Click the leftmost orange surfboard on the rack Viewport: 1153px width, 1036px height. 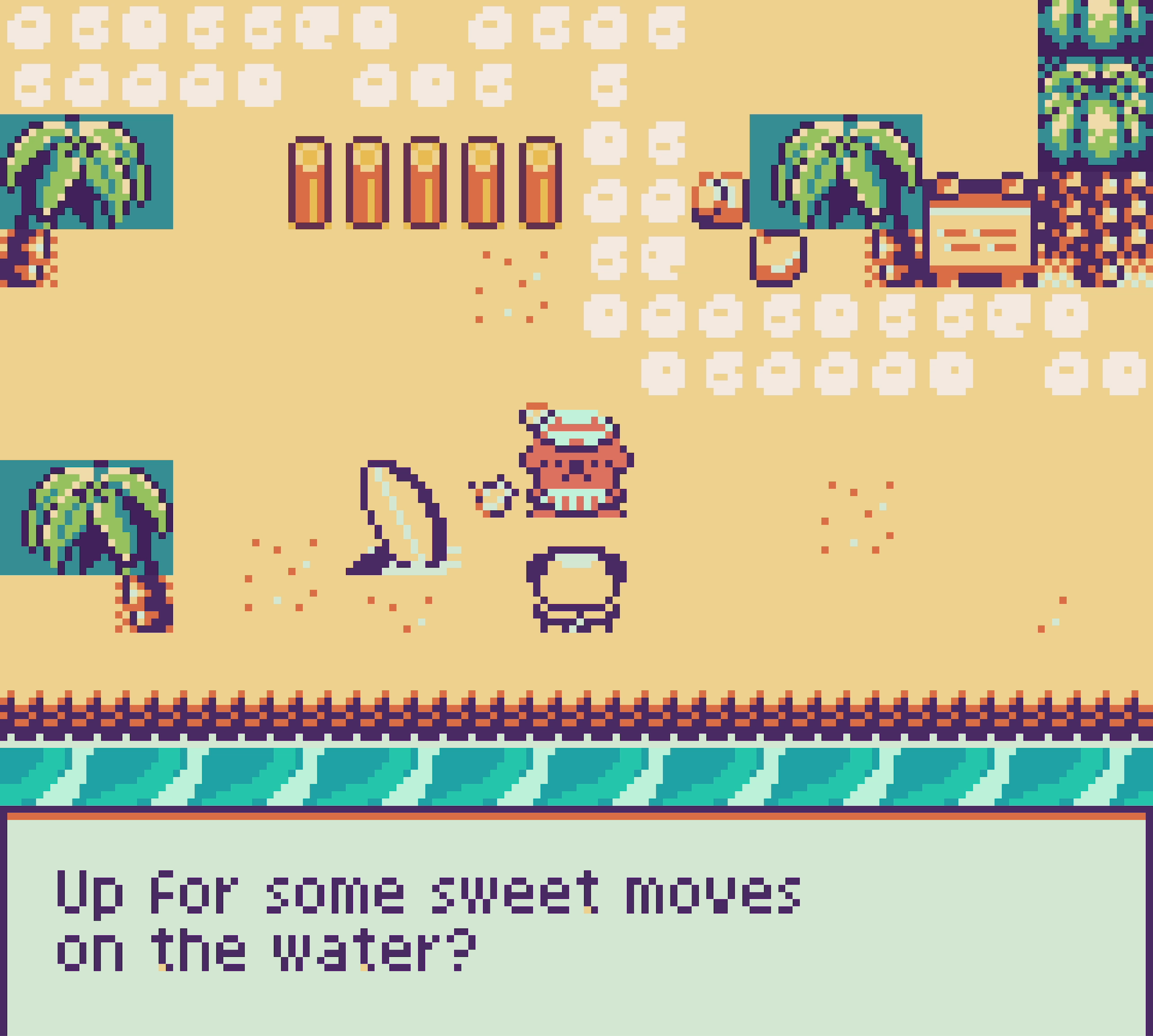310,184
